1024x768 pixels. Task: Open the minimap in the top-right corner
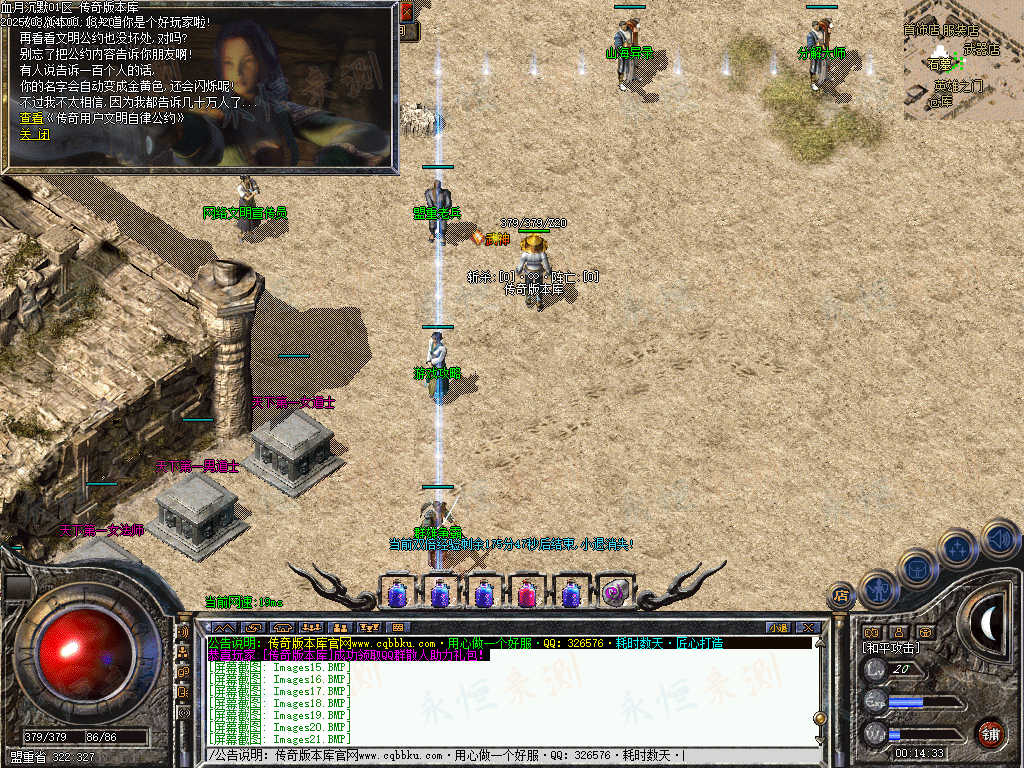(963, 60)
